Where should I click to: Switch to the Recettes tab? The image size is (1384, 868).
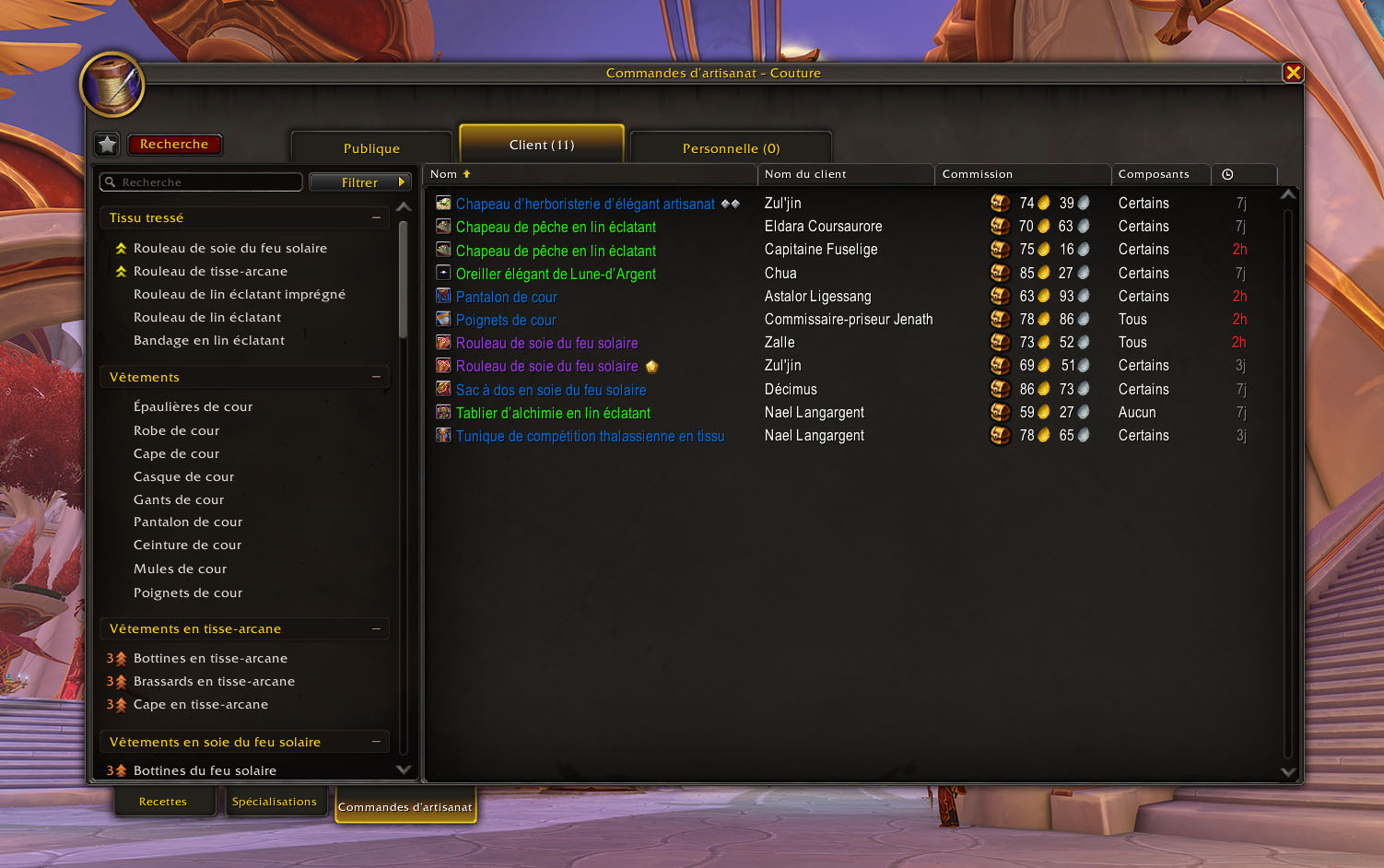pyautogui.click(x=163, y=802)
